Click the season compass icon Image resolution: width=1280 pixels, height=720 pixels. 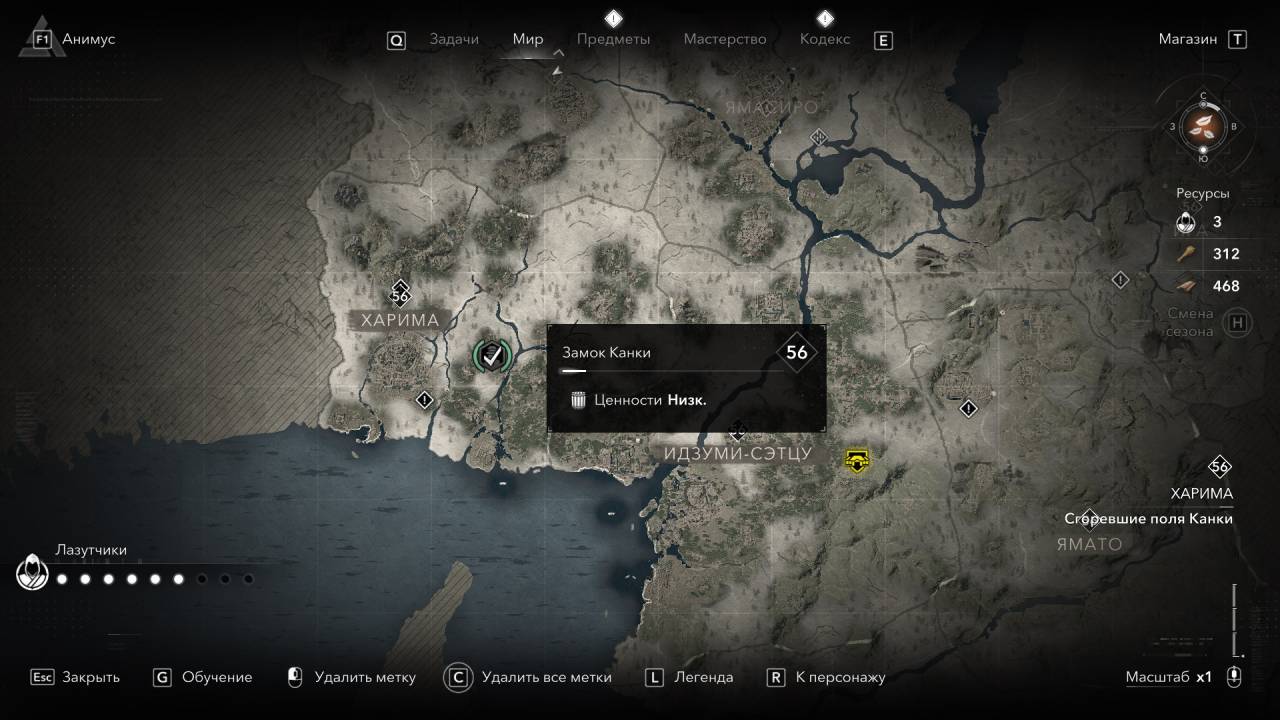tap(1203, 126)
